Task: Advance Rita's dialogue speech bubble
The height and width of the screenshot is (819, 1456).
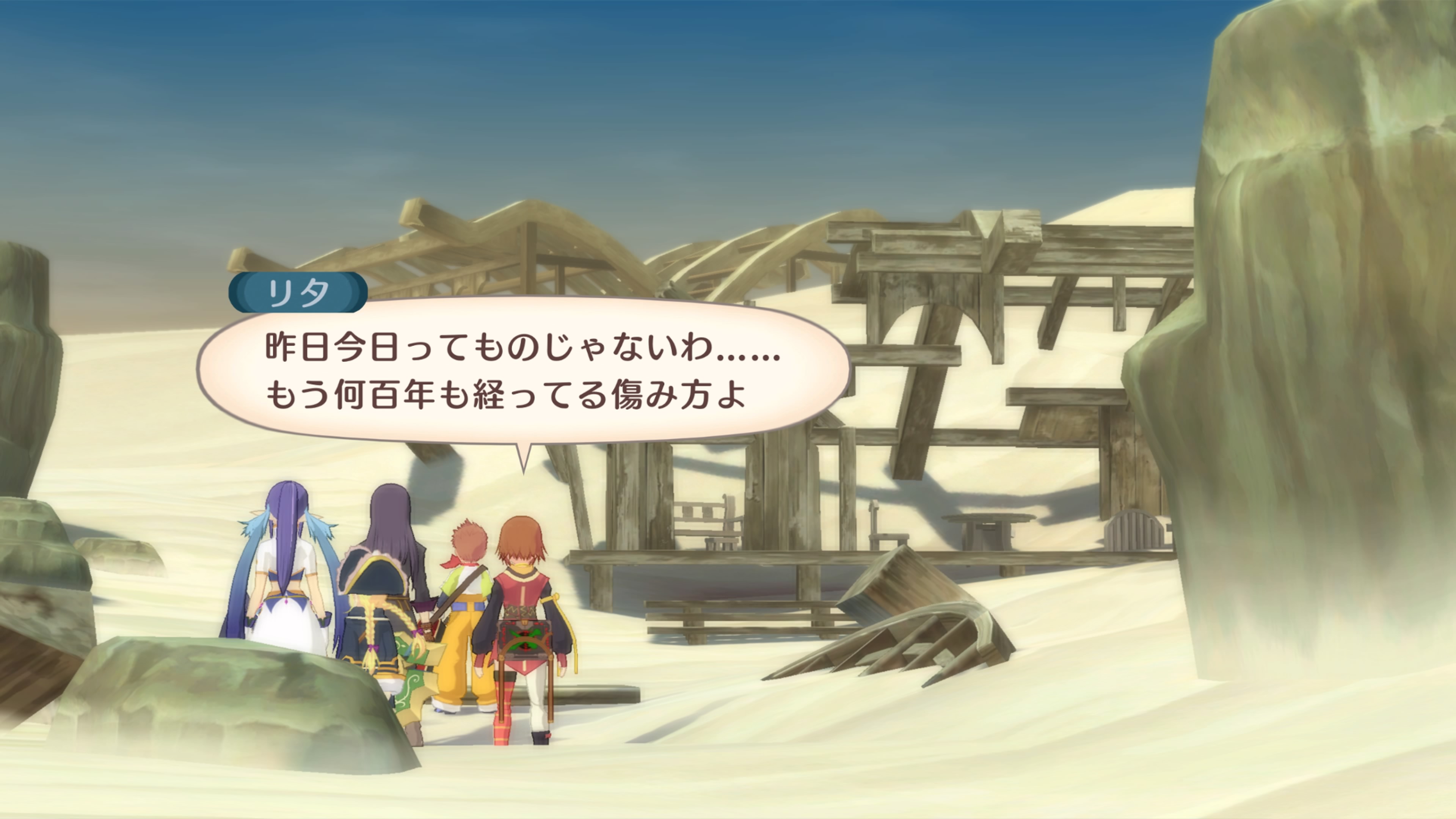Action: pyautogui.click(x=522, y=370)
